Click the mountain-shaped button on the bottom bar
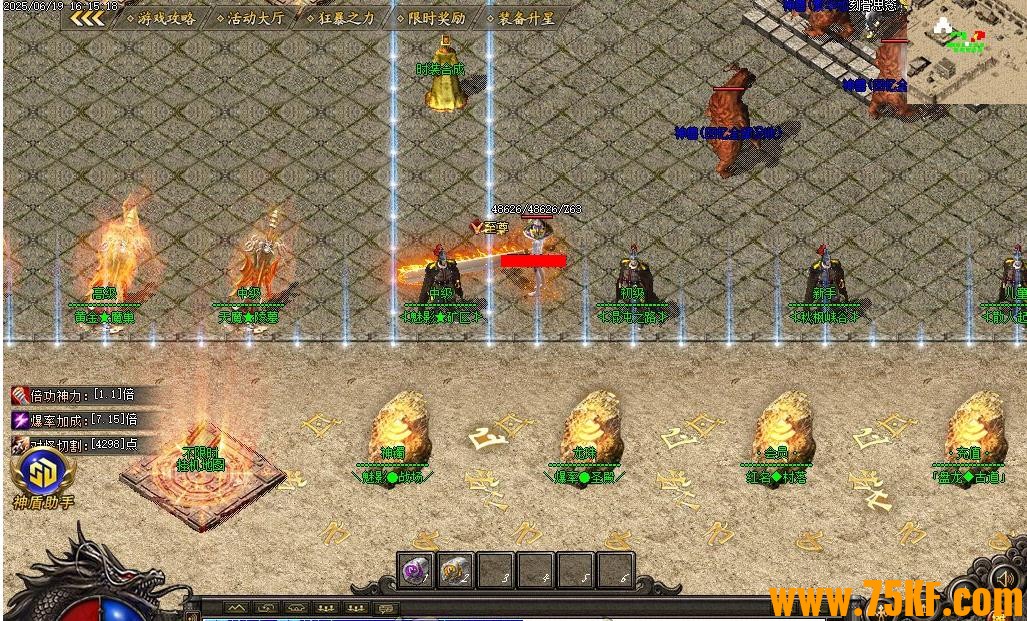The width and height of the screenshot is (1027, 621). 236,608
